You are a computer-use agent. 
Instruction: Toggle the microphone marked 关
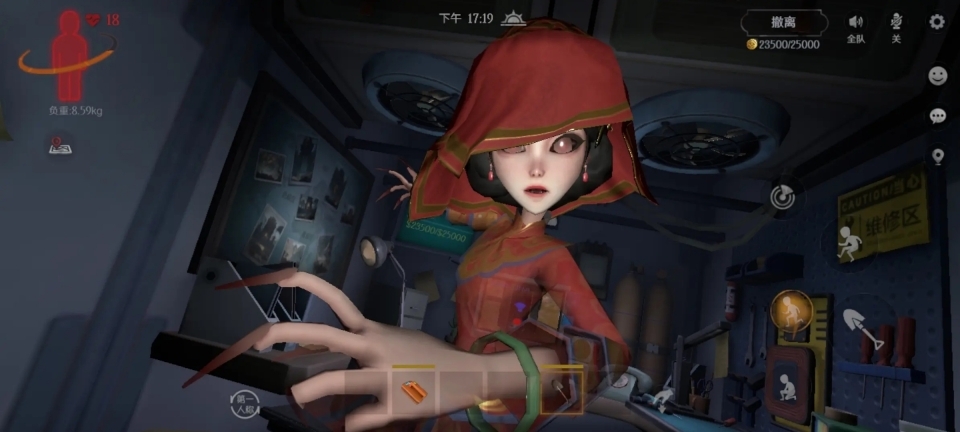click(896, 27)
